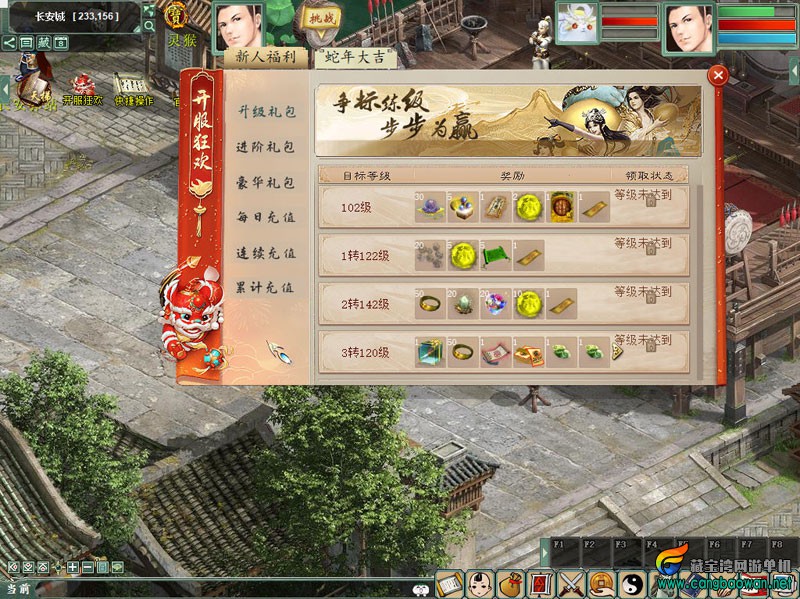This screenshot has height=599, width=800.
Task: Click the plus button above the chat bar
Action: coord(72,567)
